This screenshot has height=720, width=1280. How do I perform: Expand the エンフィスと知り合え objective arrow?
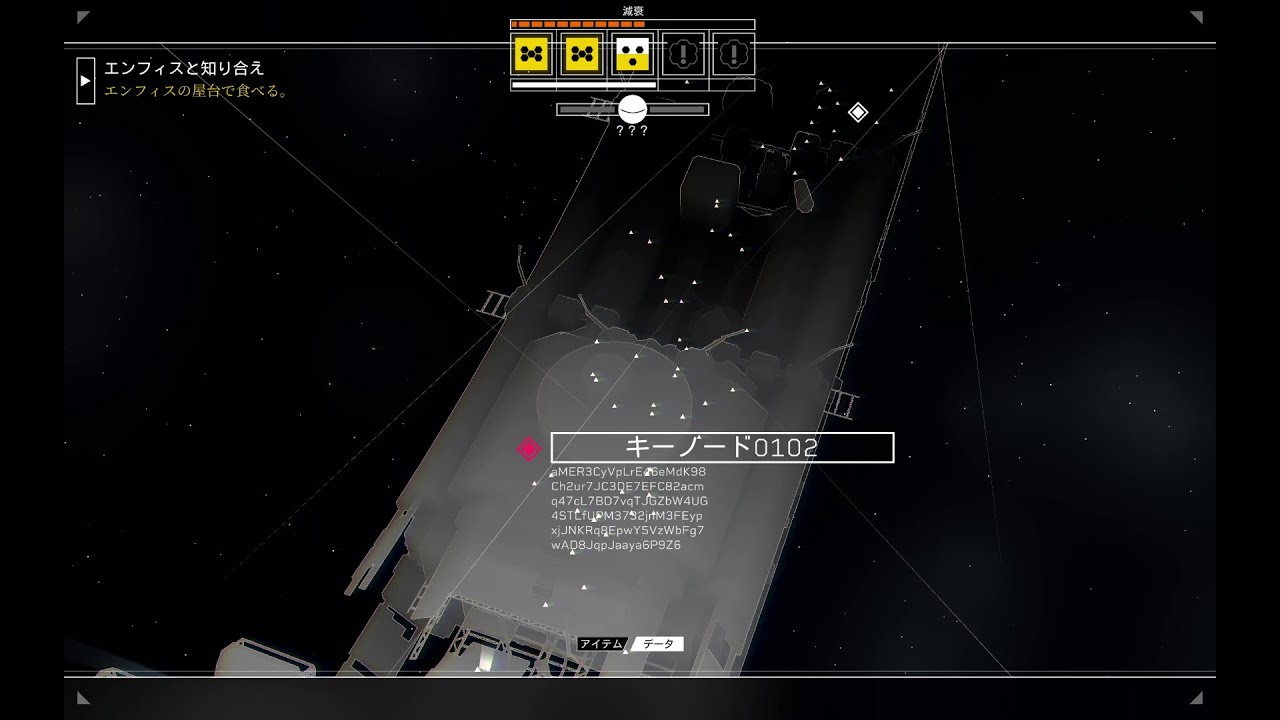85,80
